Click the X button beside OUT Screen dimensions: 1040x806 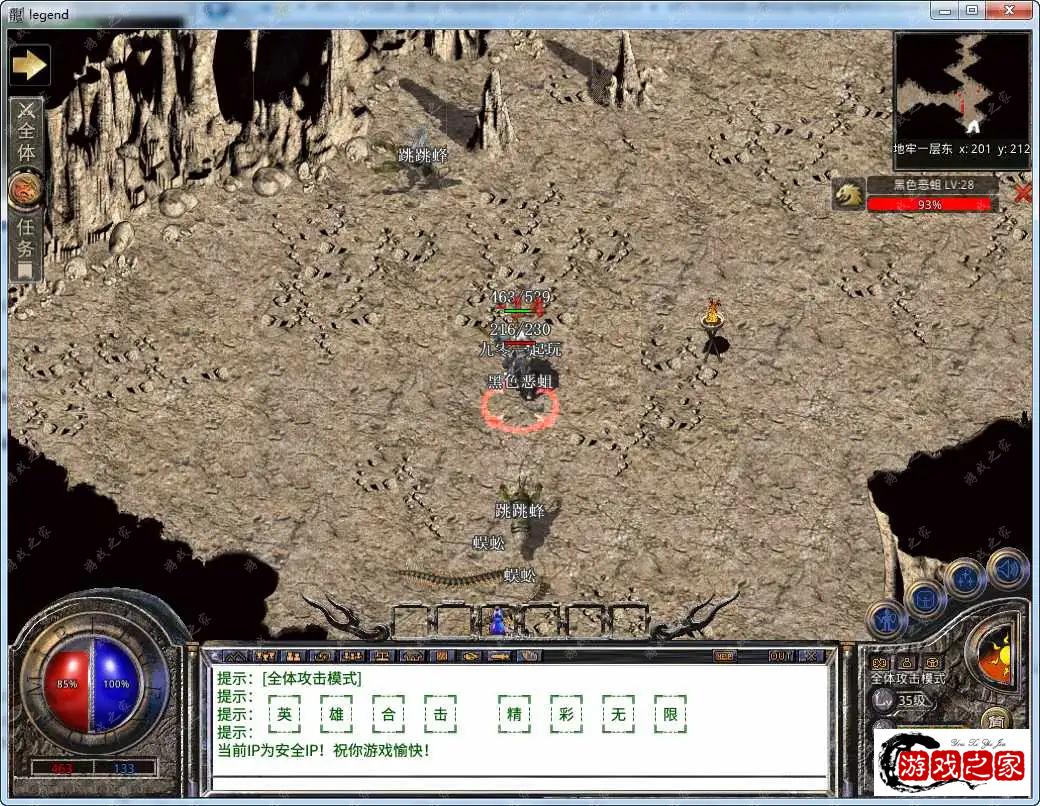click(x=811, y=656)
